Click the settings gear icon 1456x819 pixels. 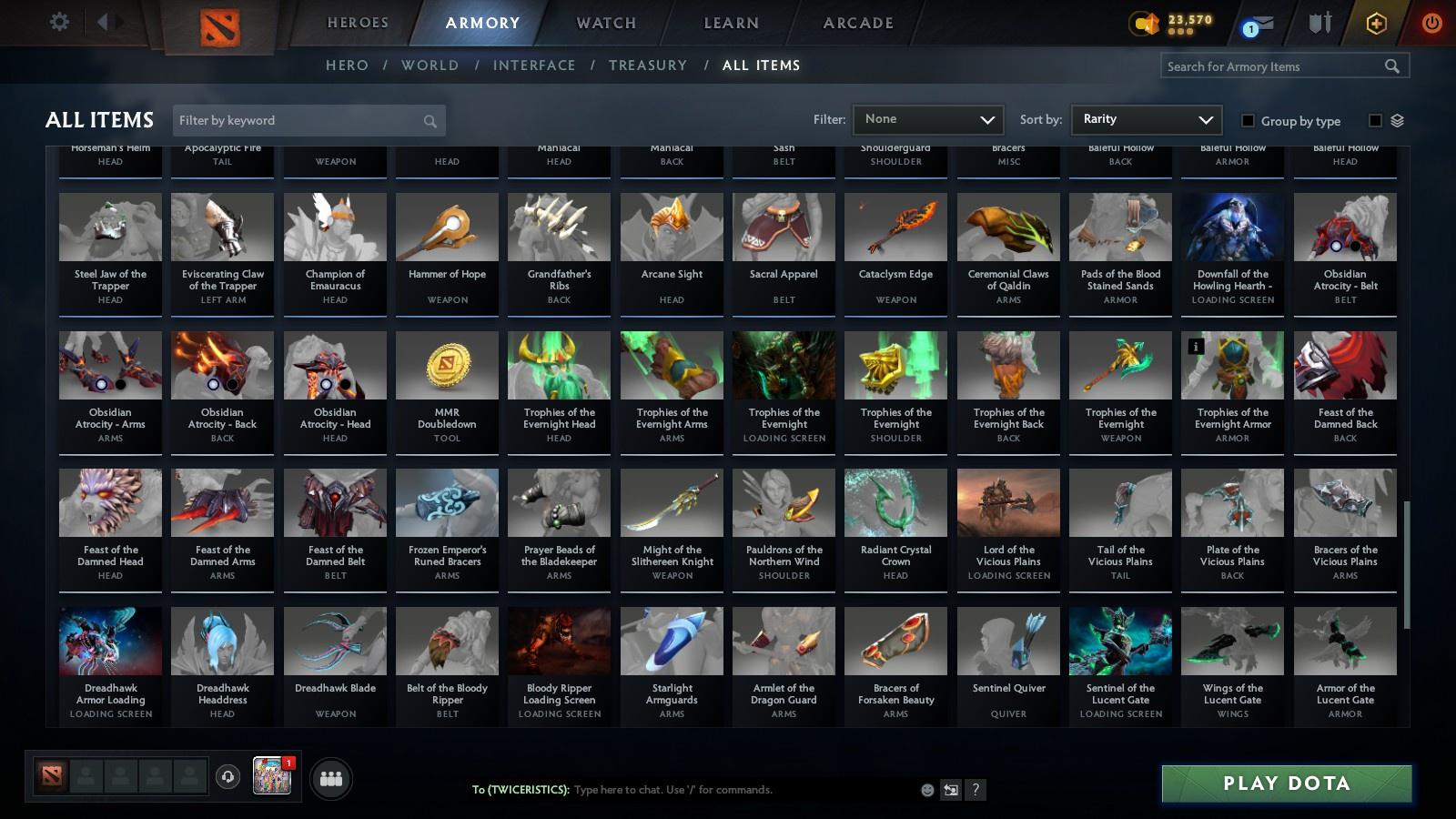coord(58,23)
